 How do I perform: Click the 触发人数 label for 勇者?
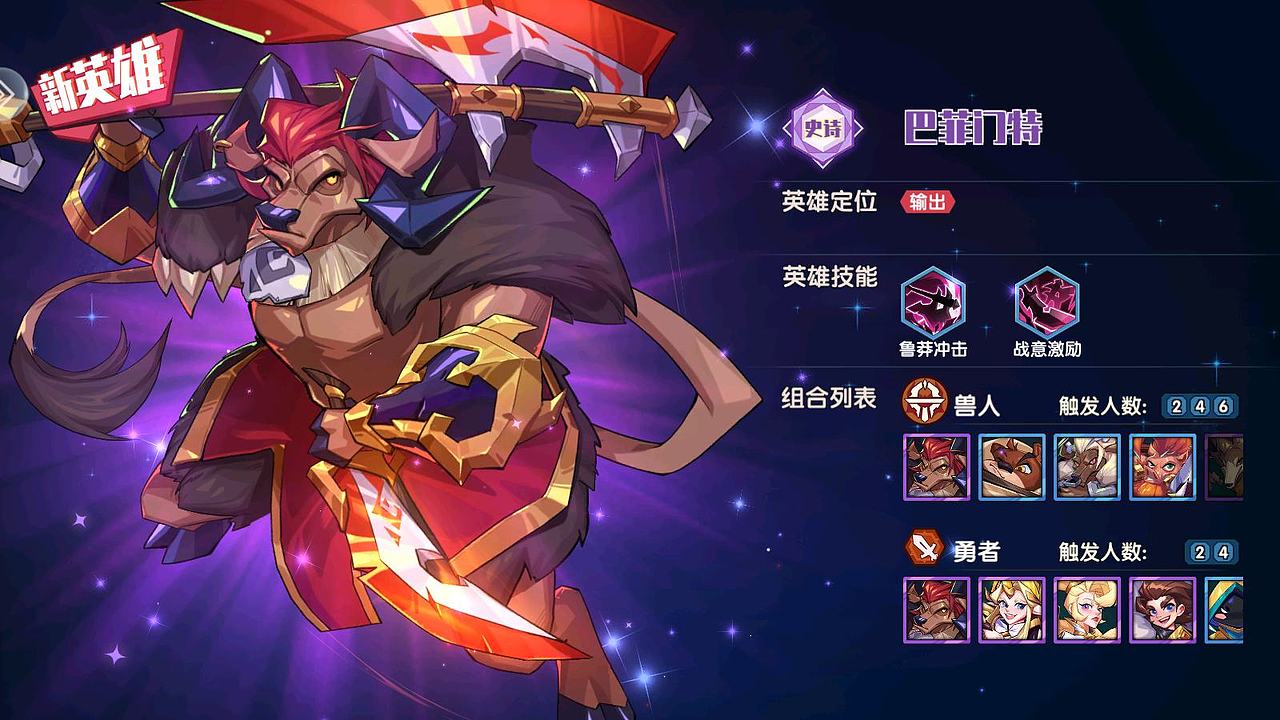pyautogui.click(x=1100, y=553)
